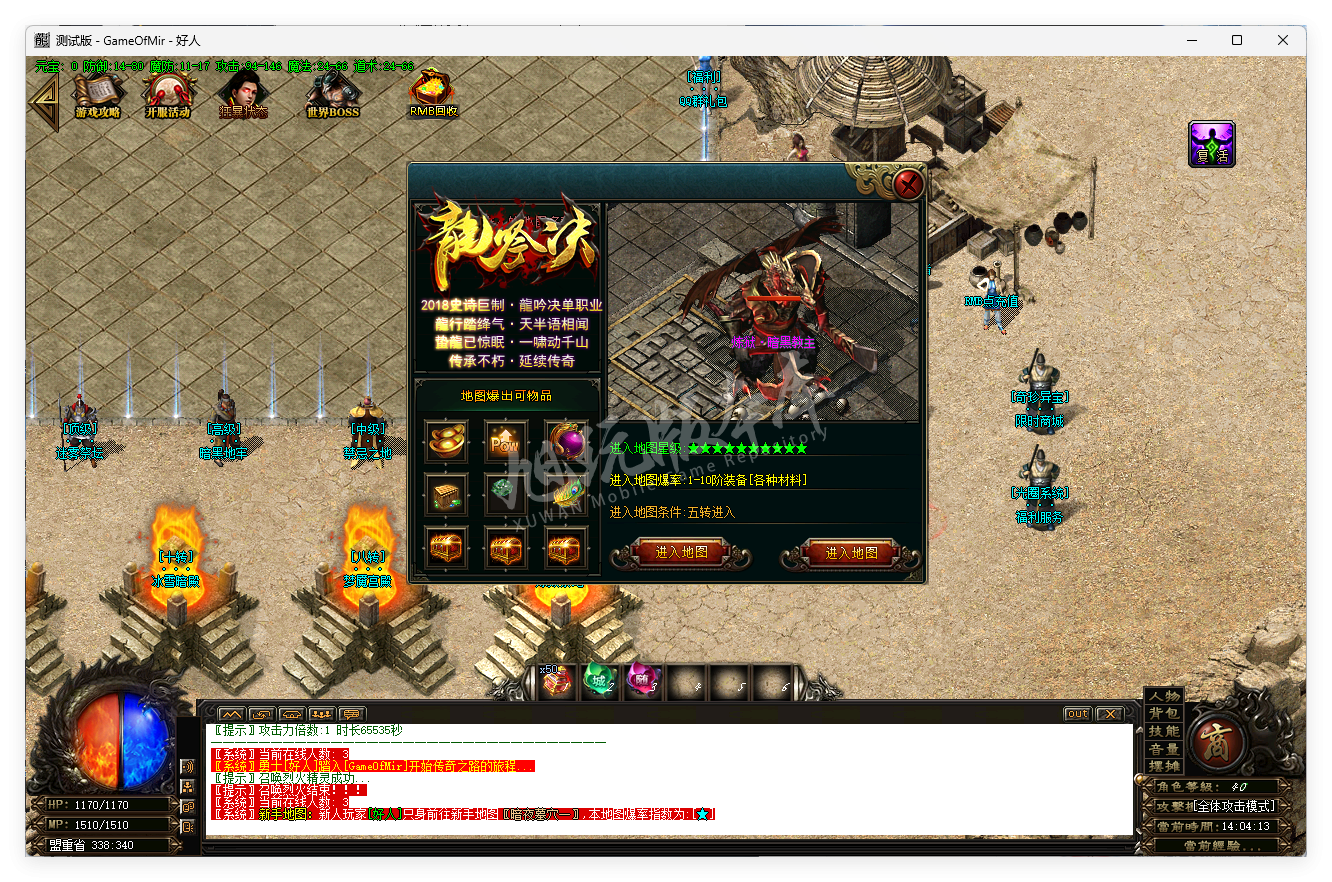Select the Pow scroll item icon
This screenshot has width=1332, height=882.
tap(505, 441)
